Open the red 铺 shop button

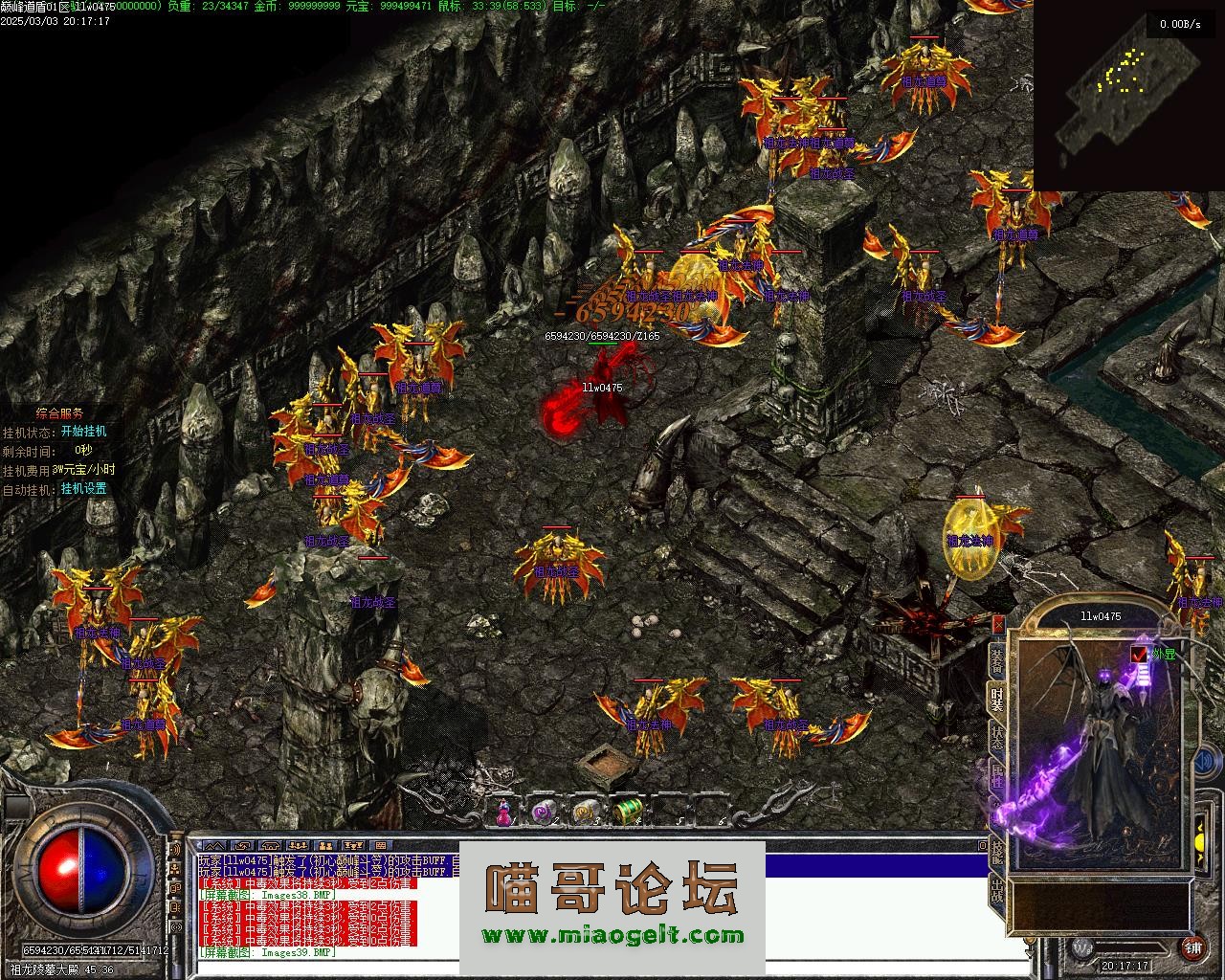pyautogui.click(x=1192, y=948)
